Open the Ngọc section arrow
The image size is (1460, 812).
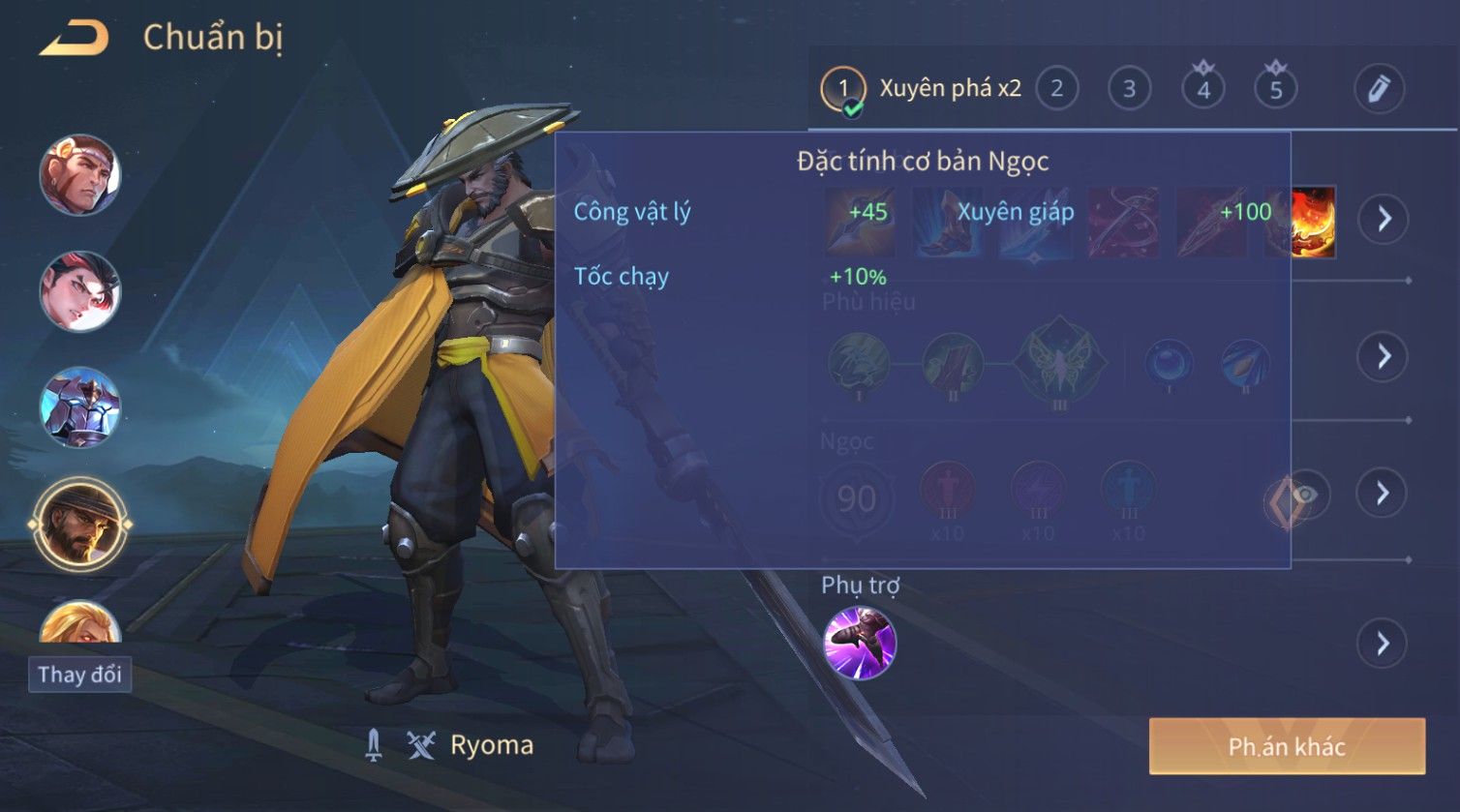[x=1383, y=494]
